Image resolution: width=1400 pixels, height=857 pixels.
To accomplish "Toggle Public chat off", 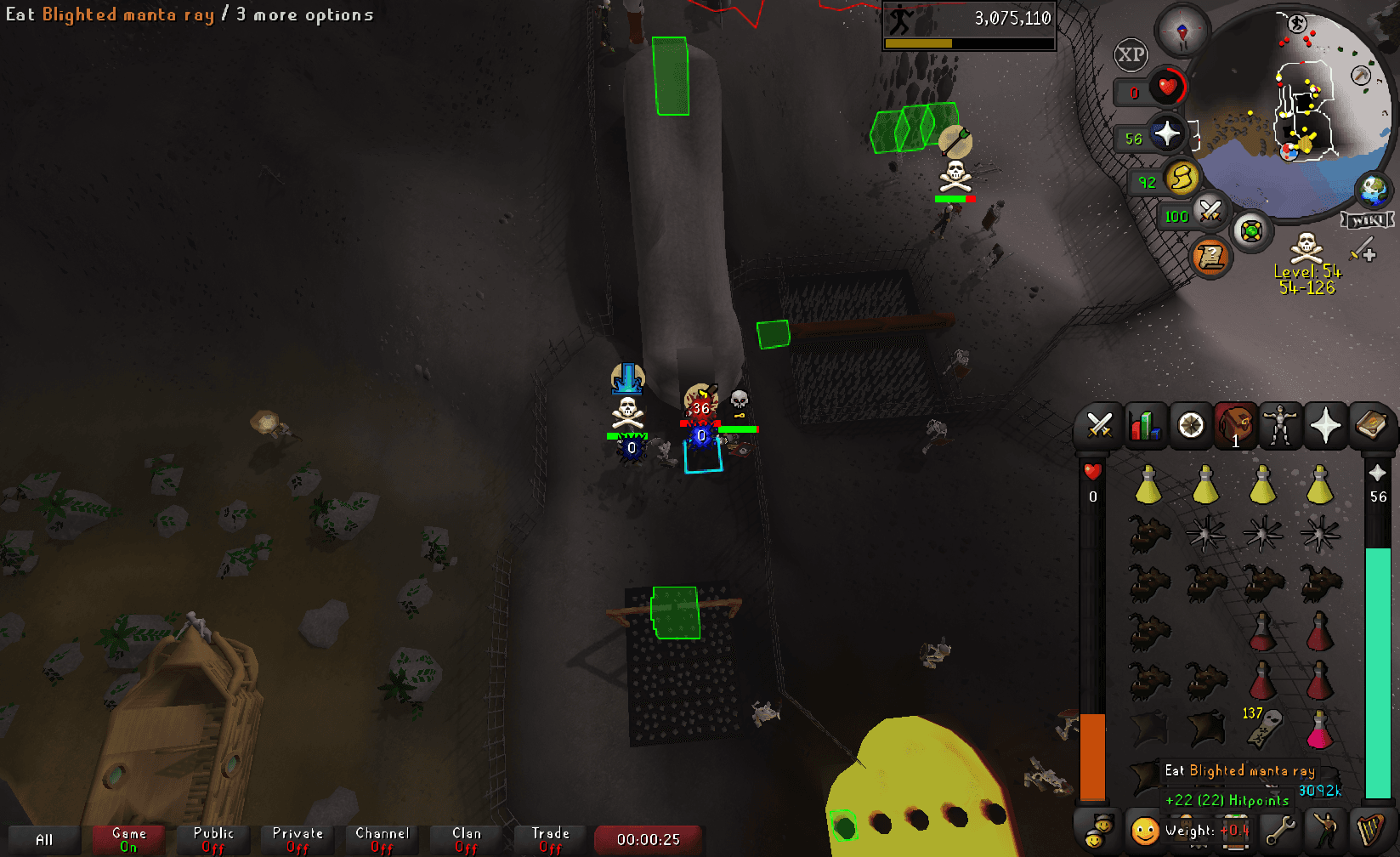I will [x=213, y=837].
